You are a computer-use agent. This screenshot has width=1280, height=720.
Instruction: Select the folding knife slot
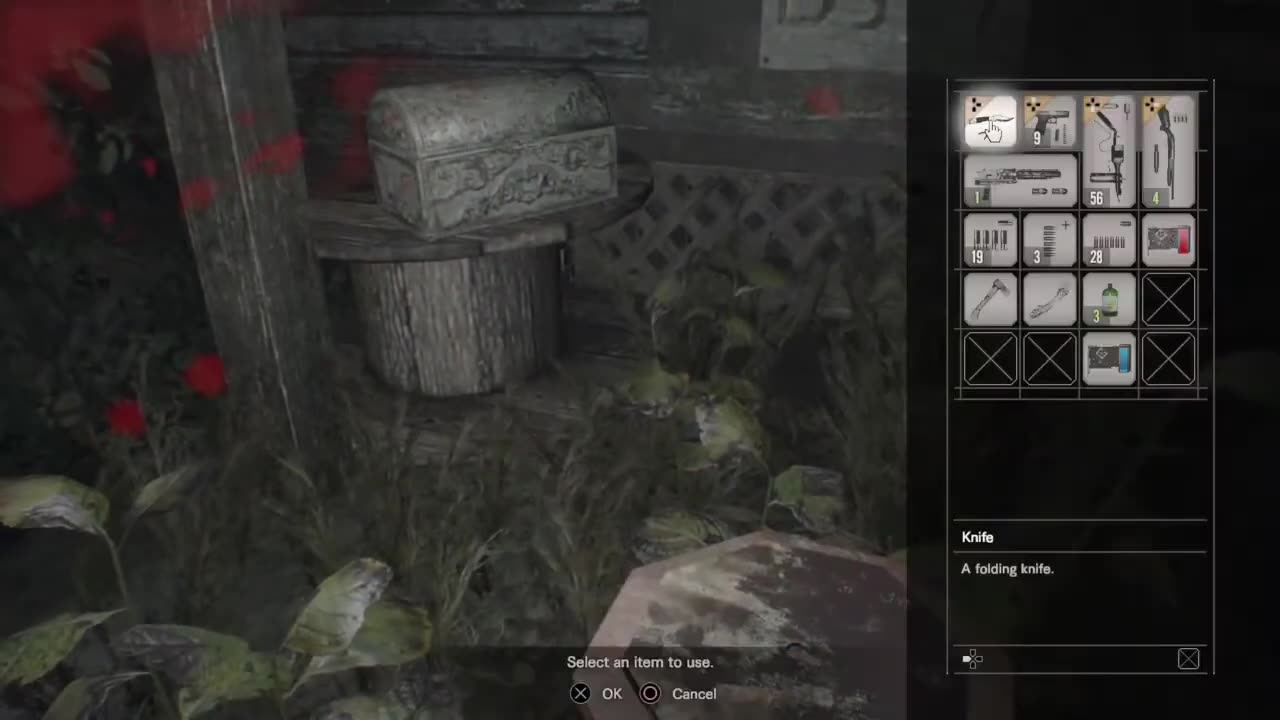point(990,122)
